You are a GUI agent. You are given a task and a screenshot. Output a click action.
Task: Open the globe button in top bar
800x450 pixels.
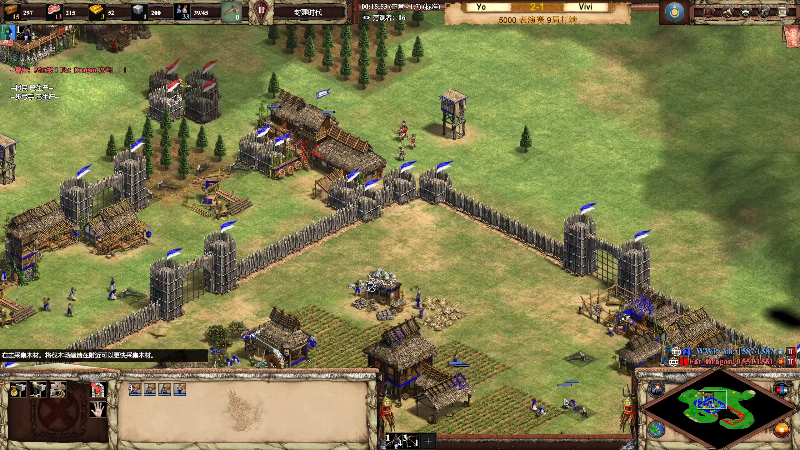point(673,12)
